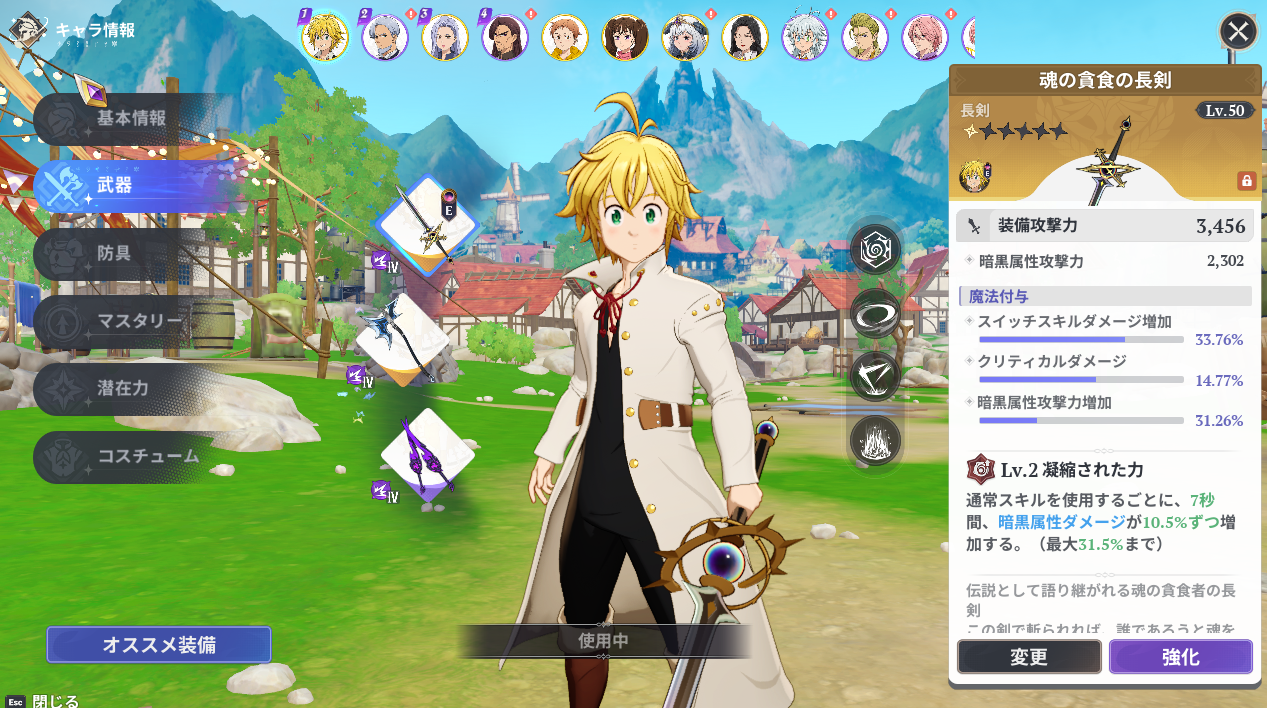1267x708 pixels.
Task: View the flame skill icon
Action: click(876, 440)
